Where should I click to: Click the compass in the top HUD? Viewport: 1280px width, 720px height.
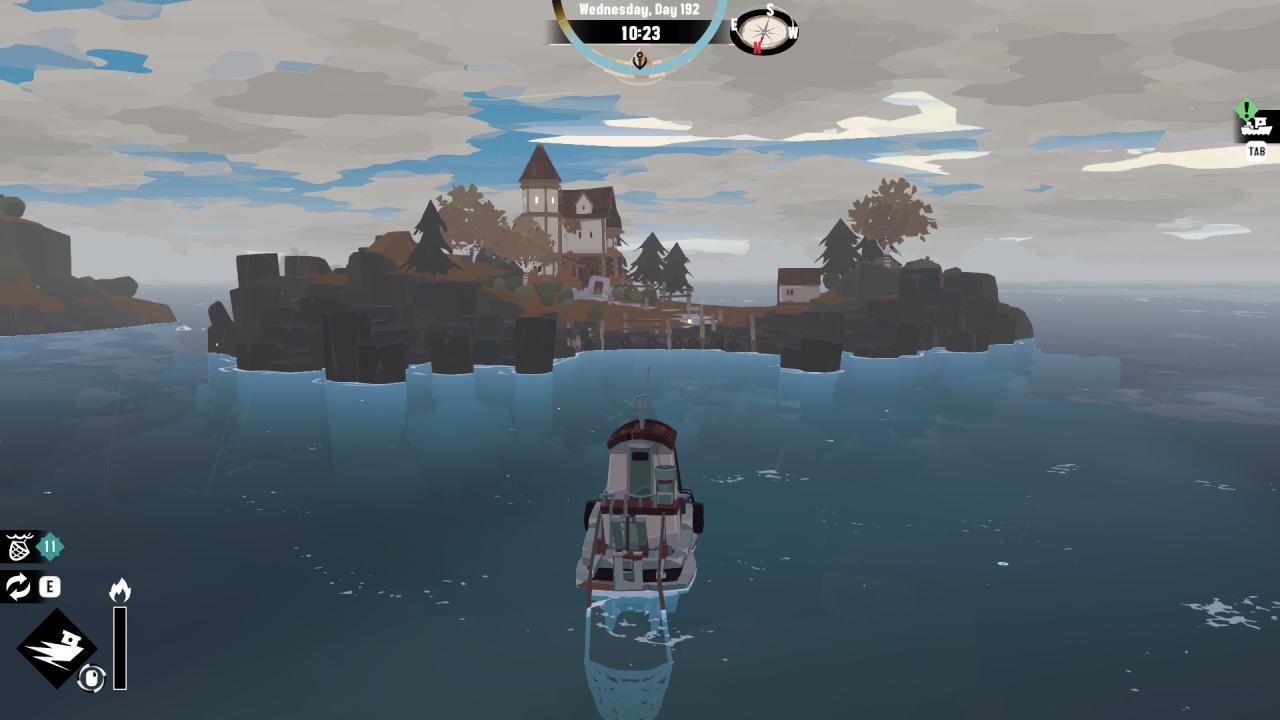[x=766, y=32]
